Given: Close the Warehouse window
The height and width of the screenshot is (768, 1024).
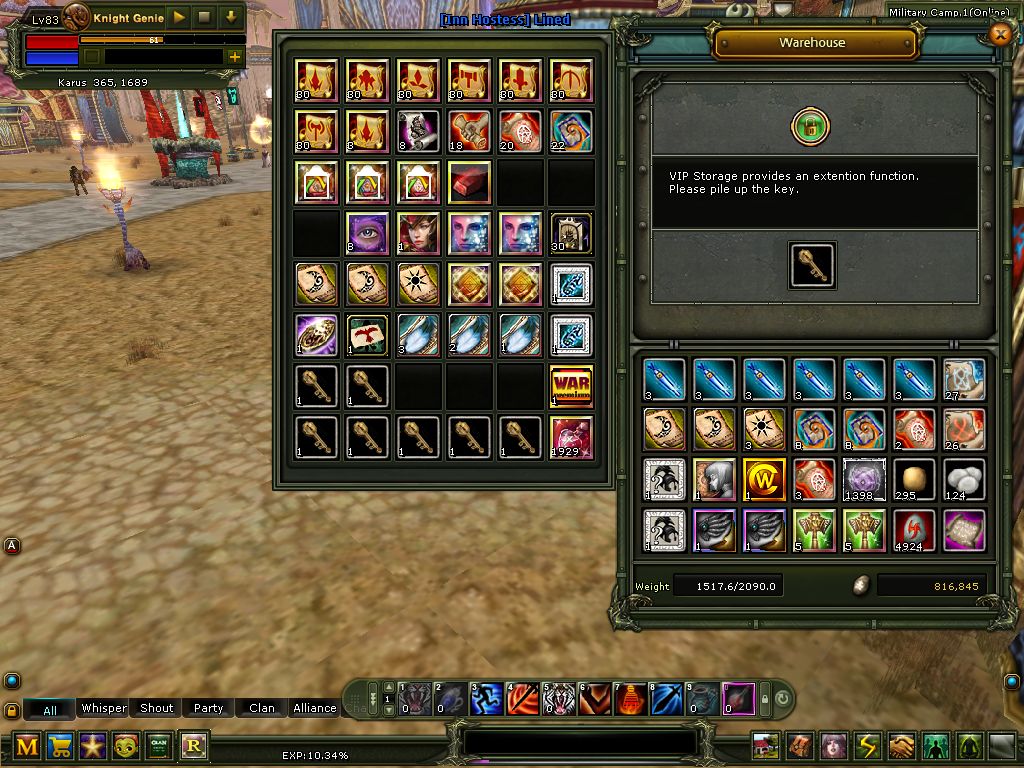Looking at the screenshot, I should [x=999, y=35].
